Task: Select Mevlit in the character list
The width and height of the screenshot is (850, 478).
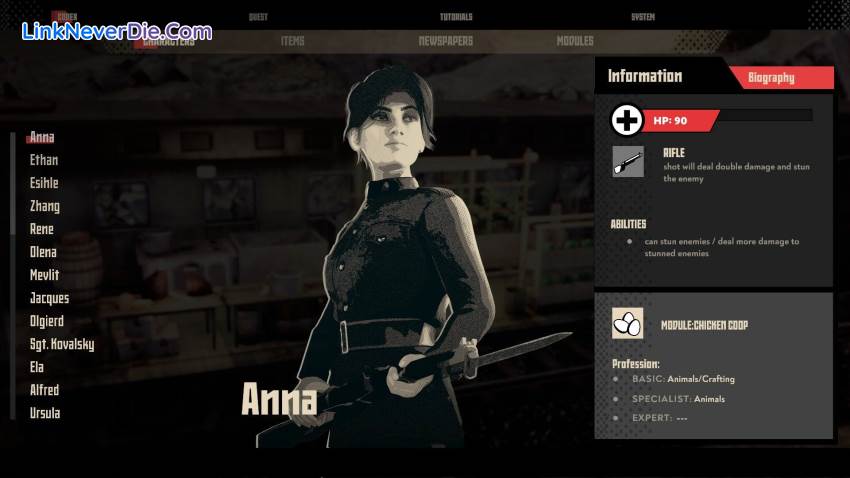Action: 44,275
